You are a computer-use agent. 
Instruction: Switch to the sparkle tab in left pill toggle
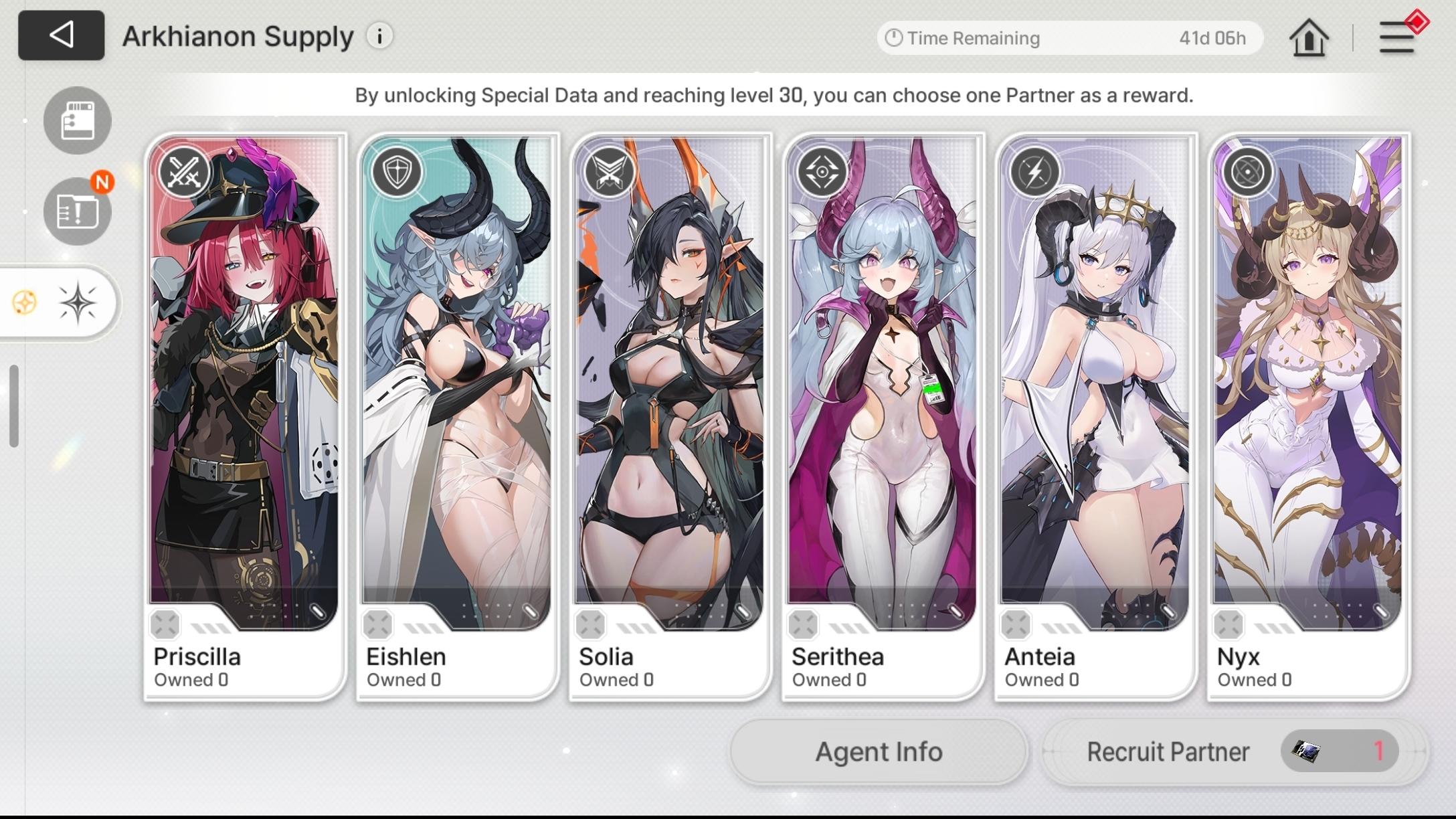78,302
